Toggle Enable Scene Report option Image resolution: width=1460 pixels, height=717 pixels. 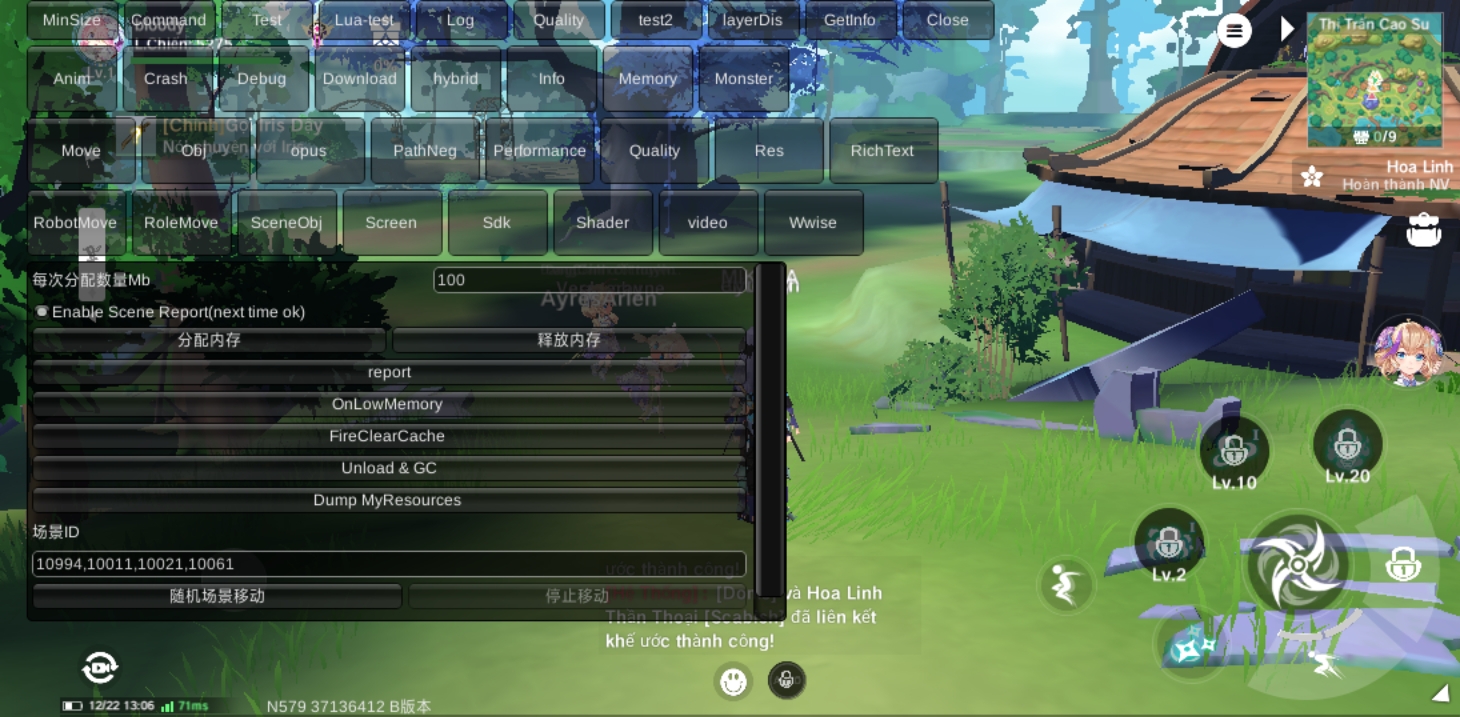click(x=43, y=312)
